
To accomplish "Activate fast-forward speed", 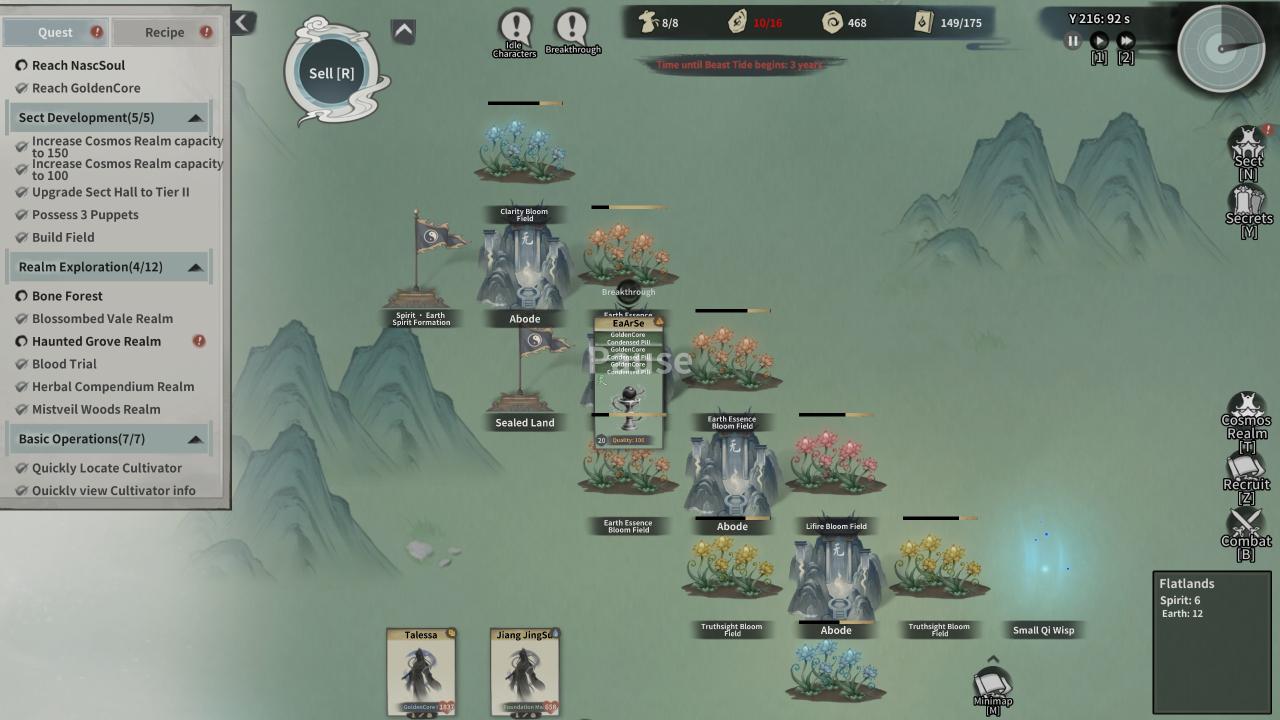I will [1126, 41].
